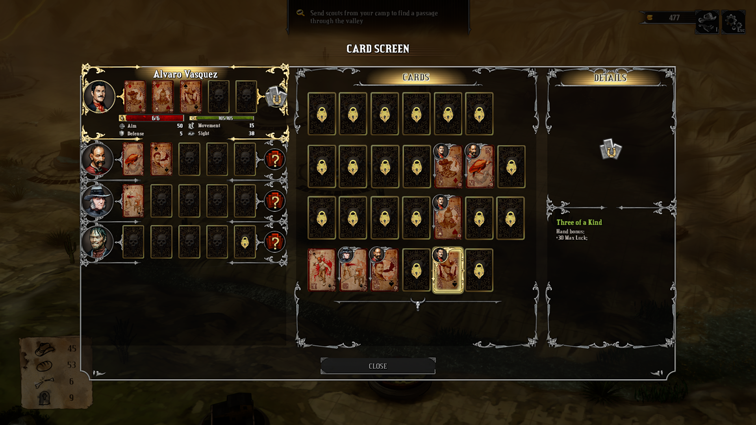Choose the bearded bald character portrait
This screenshot has width=756, height=425.
(x=97, y=159)
